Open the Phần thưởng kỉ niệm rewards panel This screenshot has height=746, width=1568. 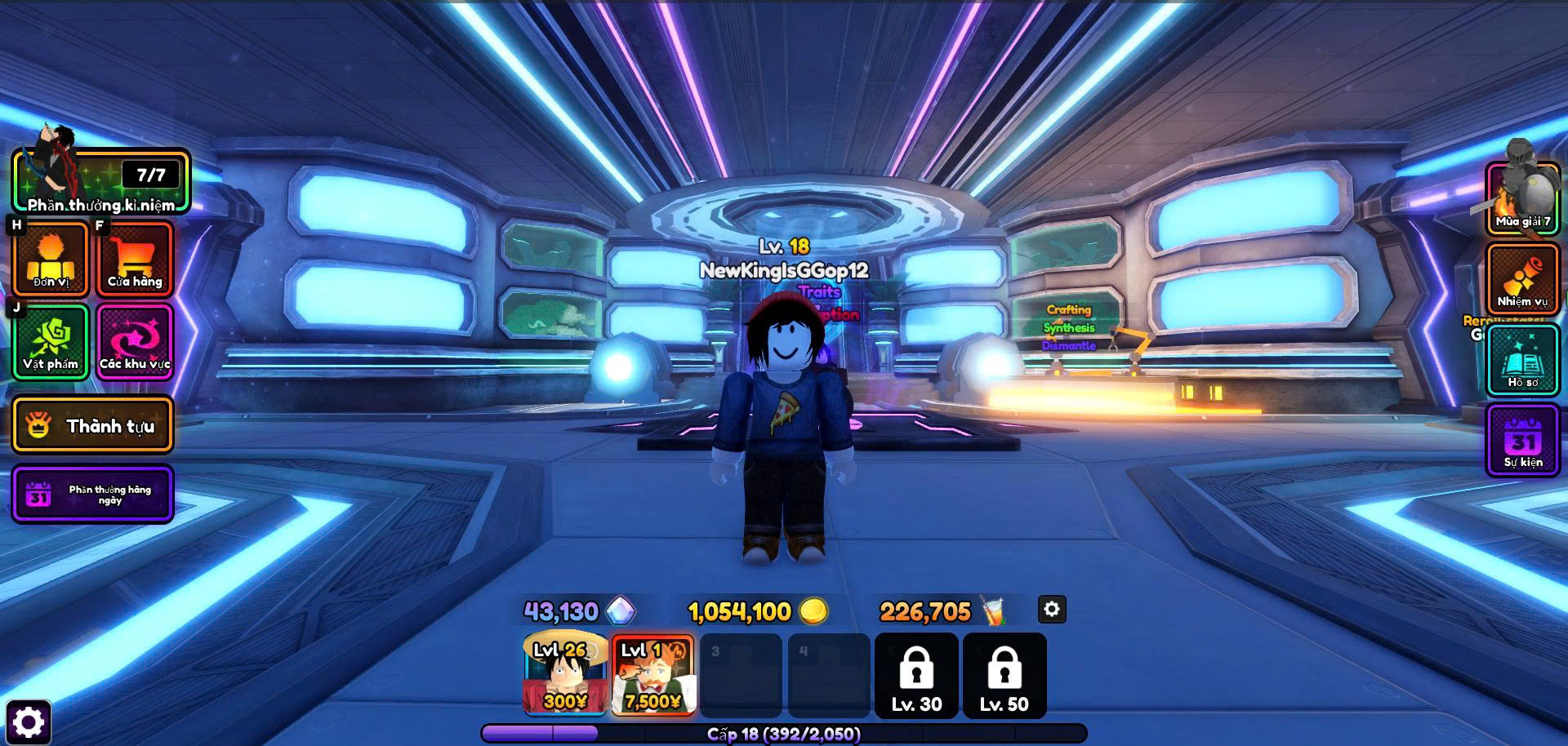[x=100, y=182]
